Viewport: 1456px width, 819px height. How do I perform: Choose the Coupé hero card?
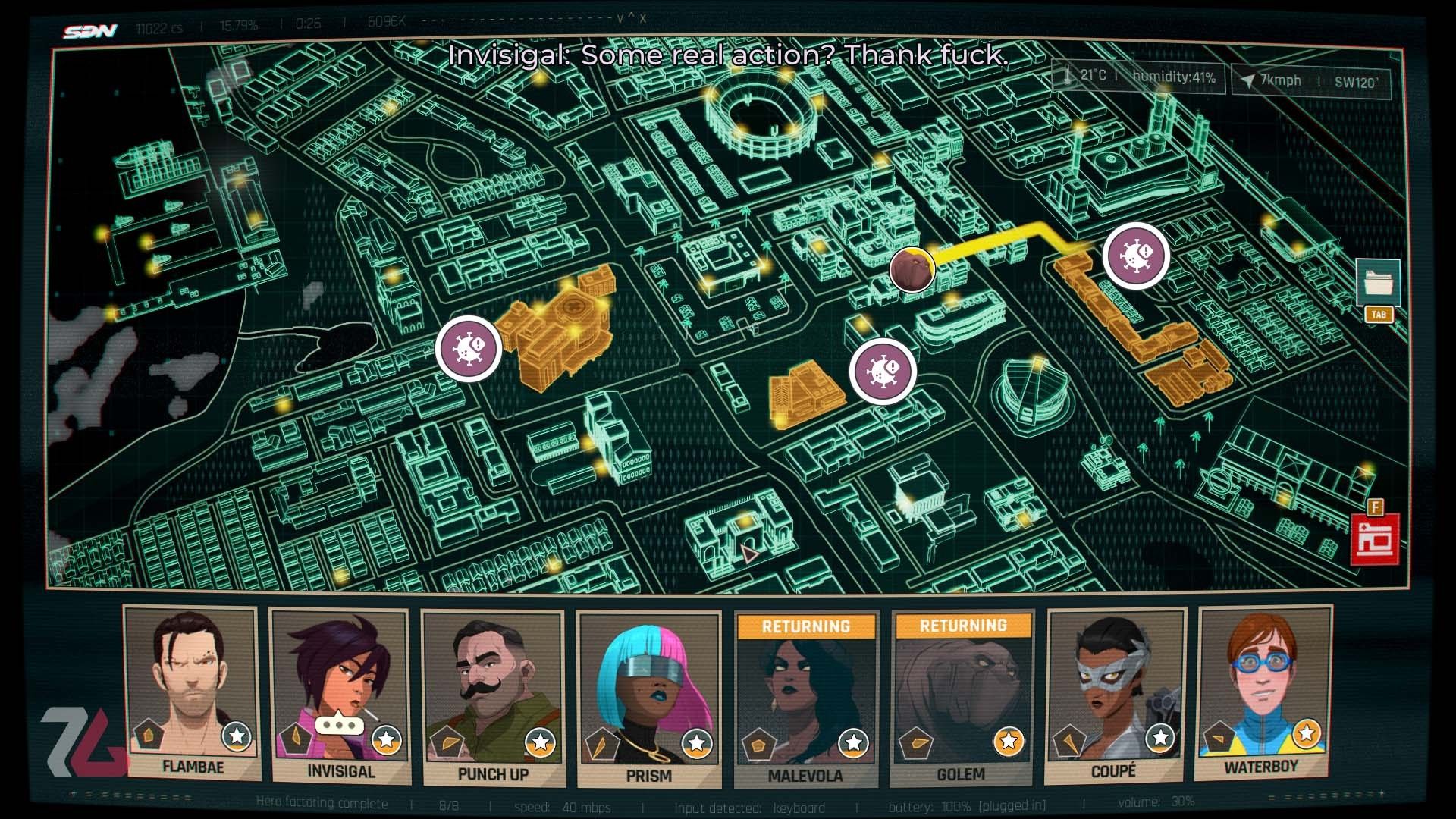point(1113,695)
